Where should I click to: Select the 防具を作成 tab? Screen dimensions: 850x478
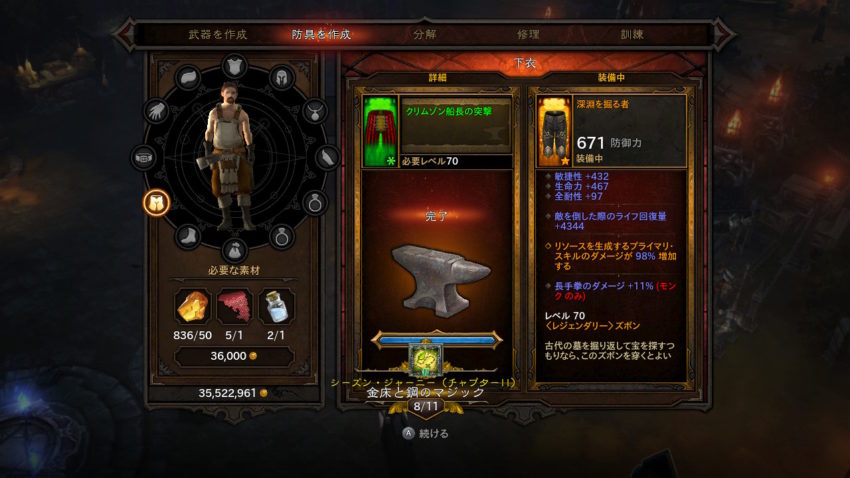[x=320, y=34]
